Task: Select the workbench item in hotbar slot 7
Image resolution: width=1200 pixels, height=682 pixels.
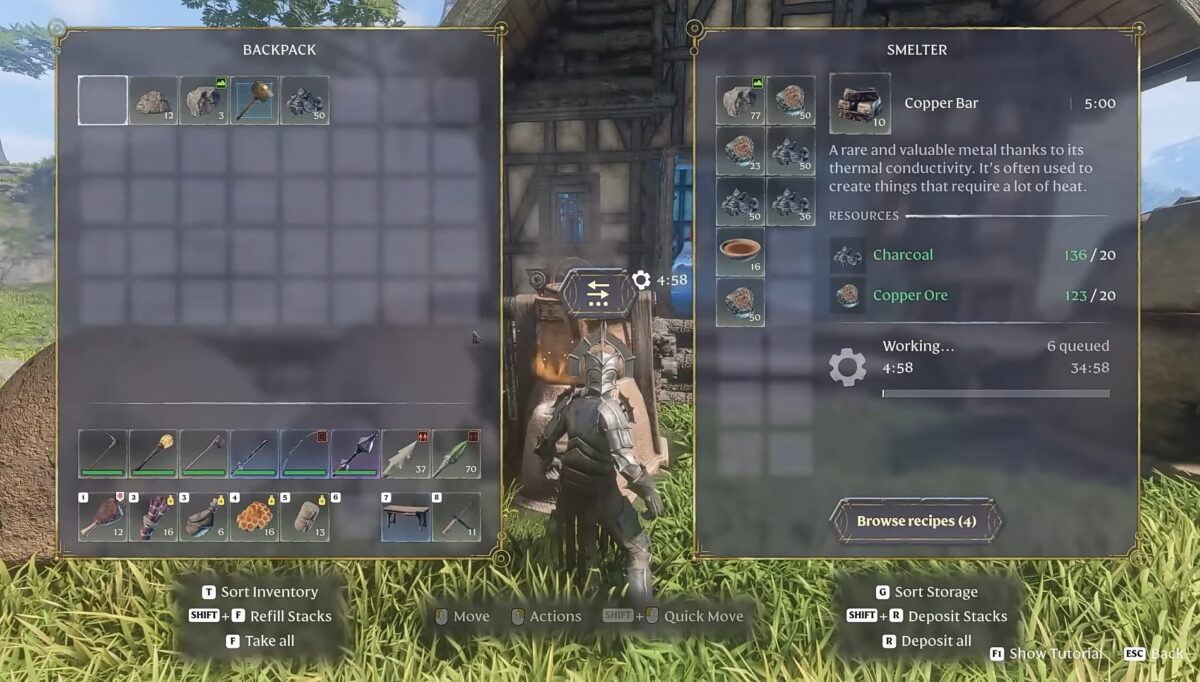Action: [405, 517]
